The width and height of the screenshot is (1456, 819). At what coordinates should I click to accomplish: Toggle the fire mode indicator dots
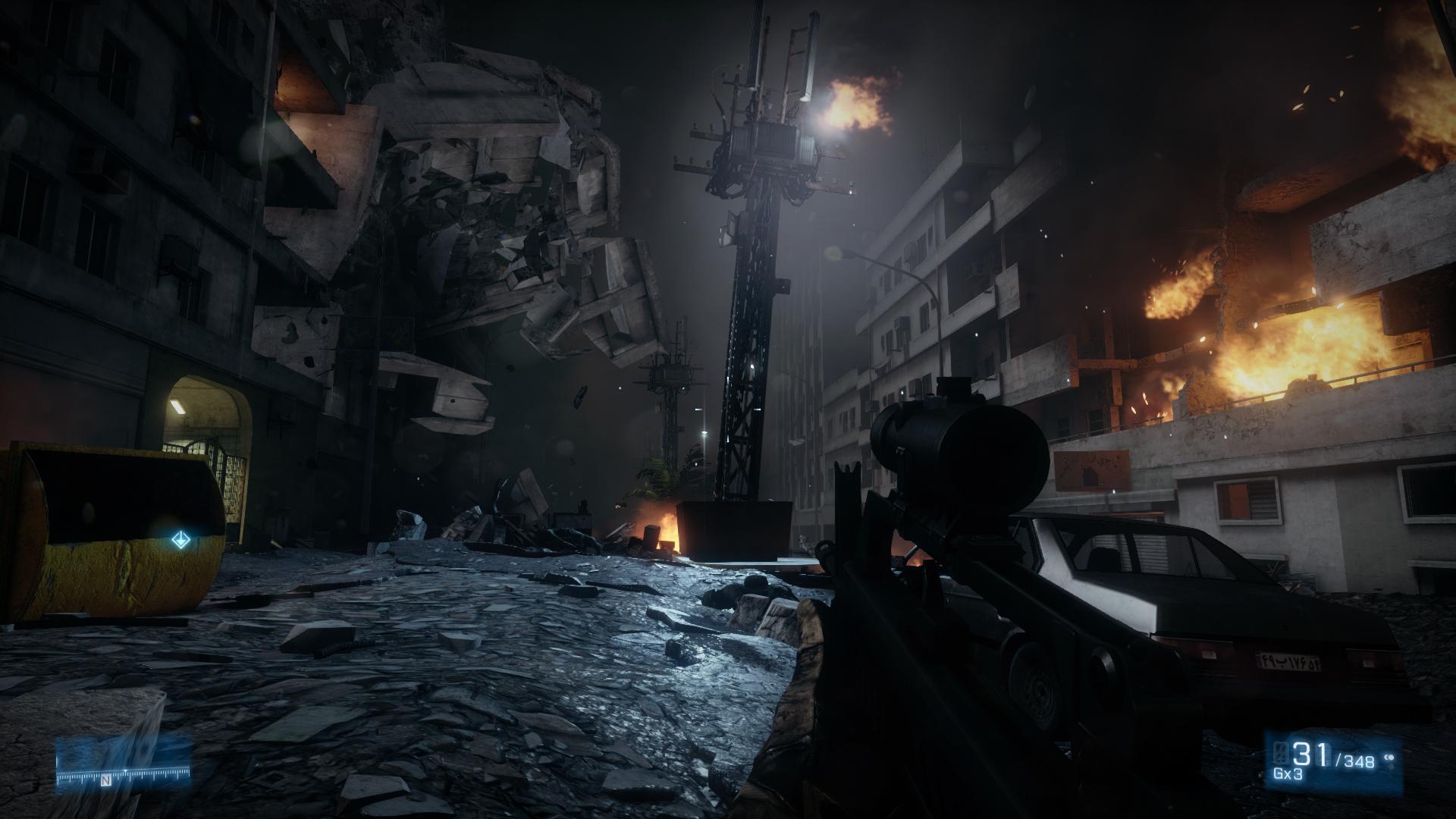(x=1390, y=757)
